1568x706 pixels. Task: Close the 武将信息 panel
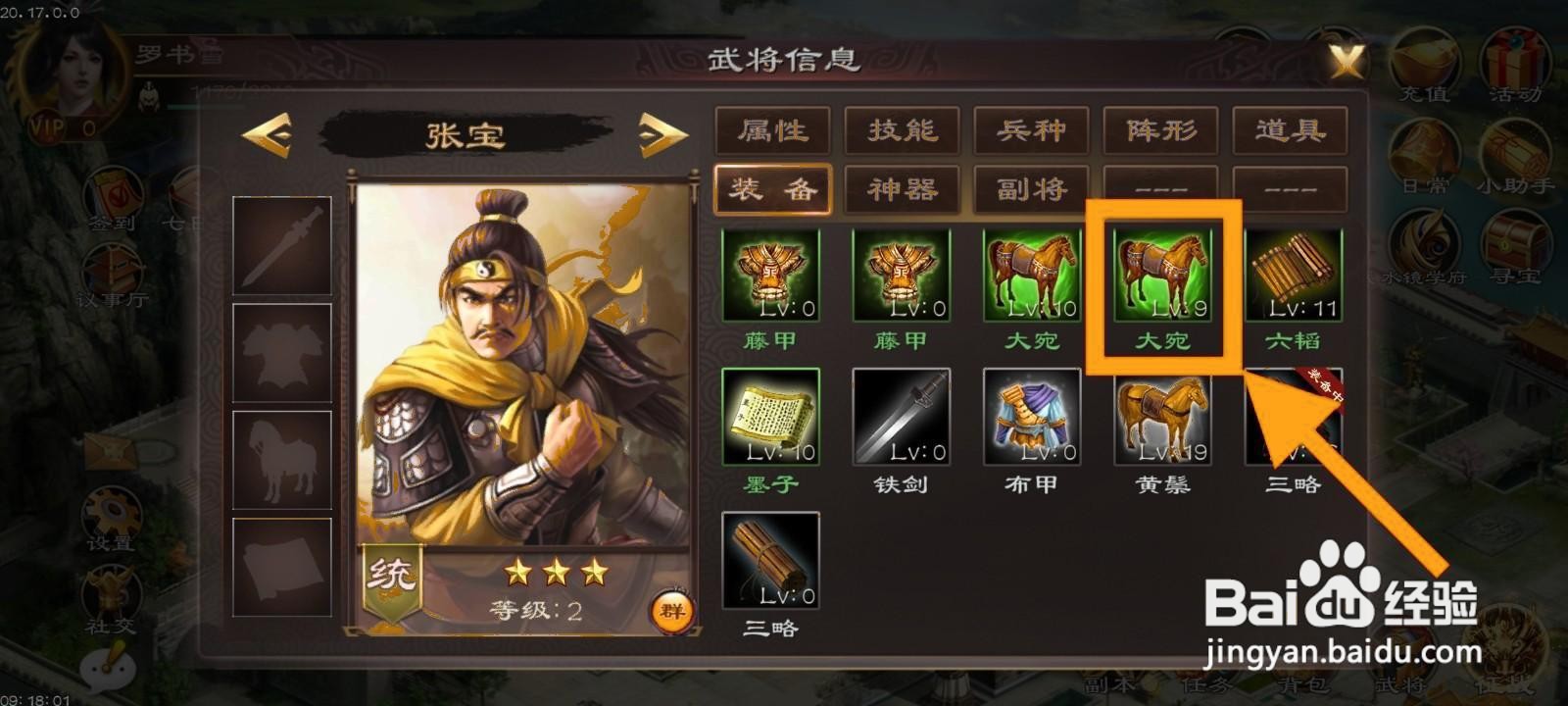[1345, 61]
